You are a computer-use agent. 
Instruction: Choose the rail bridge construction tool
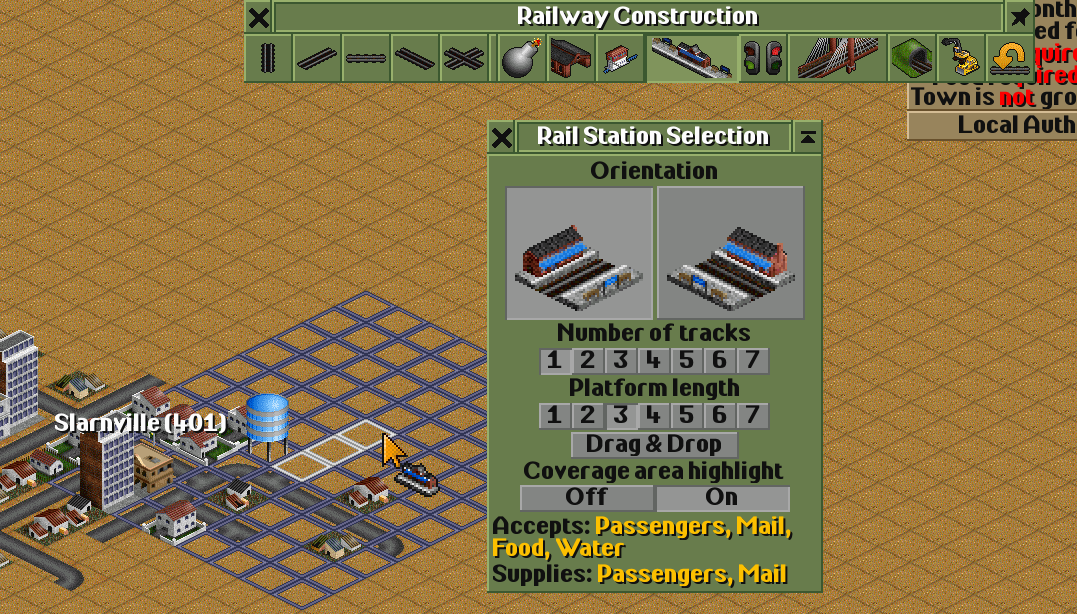(837, 59)
